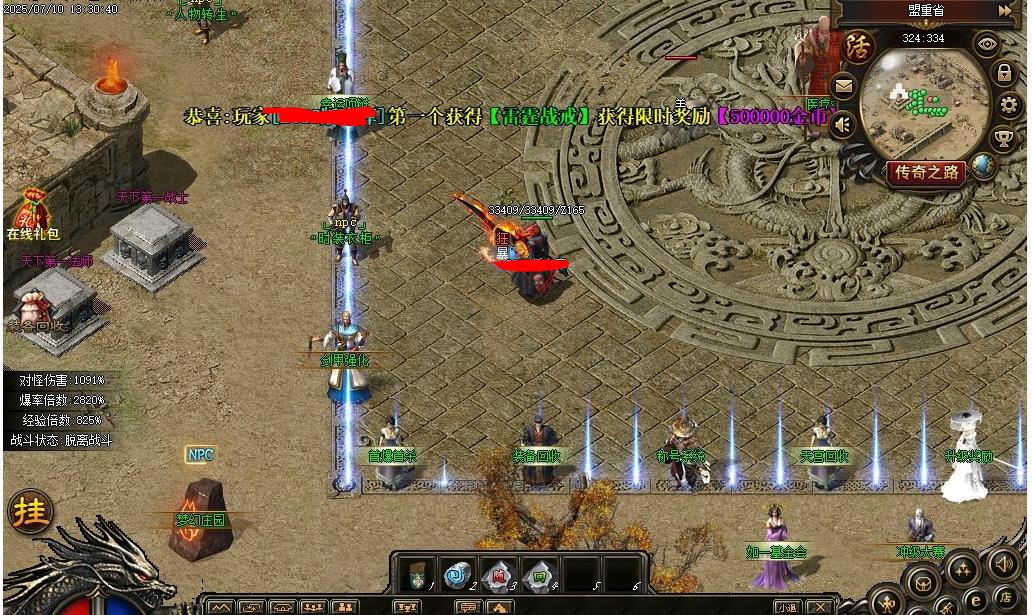Image resolution: width=1032 pixels, height=615 pixels.
Task: Select the green scroll in slot 4
Action: tap(536, 574)
